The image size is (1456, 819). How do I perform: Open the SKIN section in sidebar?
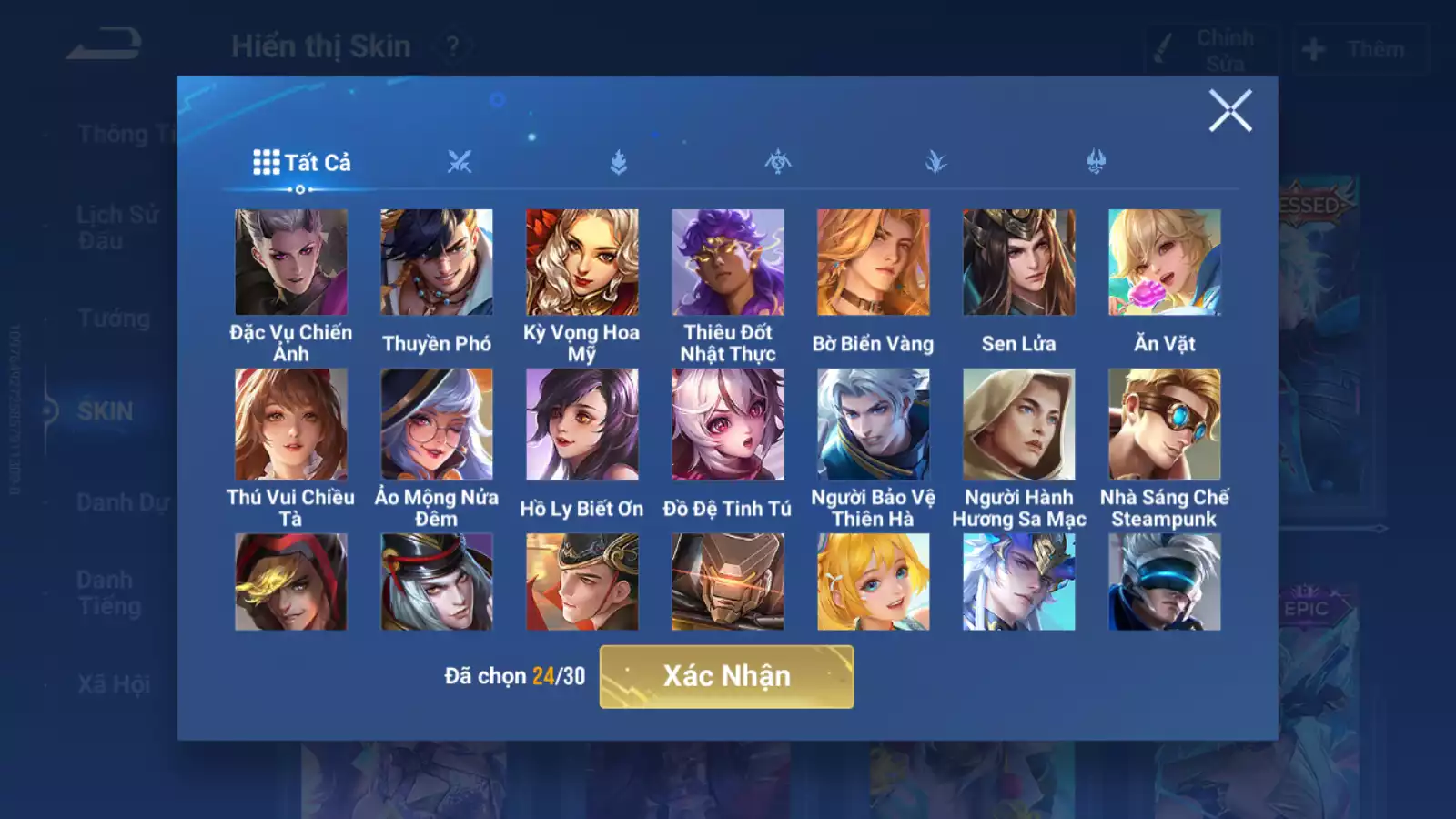coord(105,411)
